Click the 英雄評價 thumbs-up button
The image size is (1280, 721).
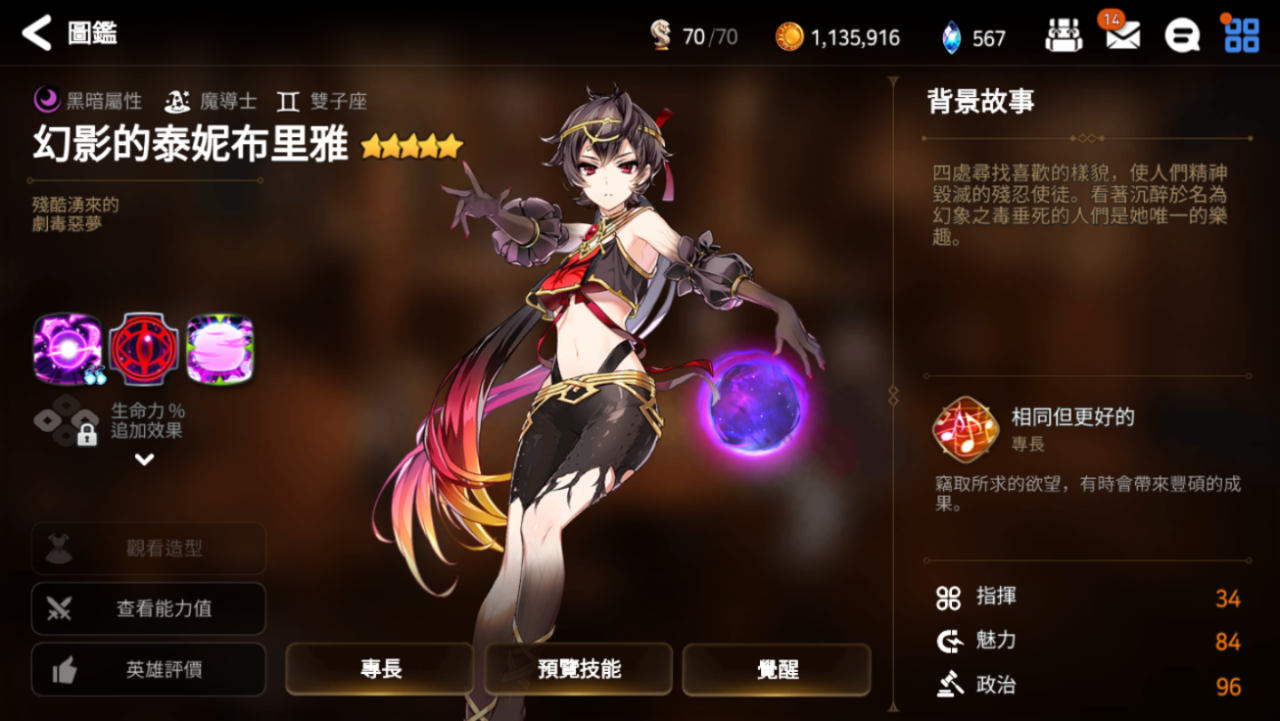[148, 670]
